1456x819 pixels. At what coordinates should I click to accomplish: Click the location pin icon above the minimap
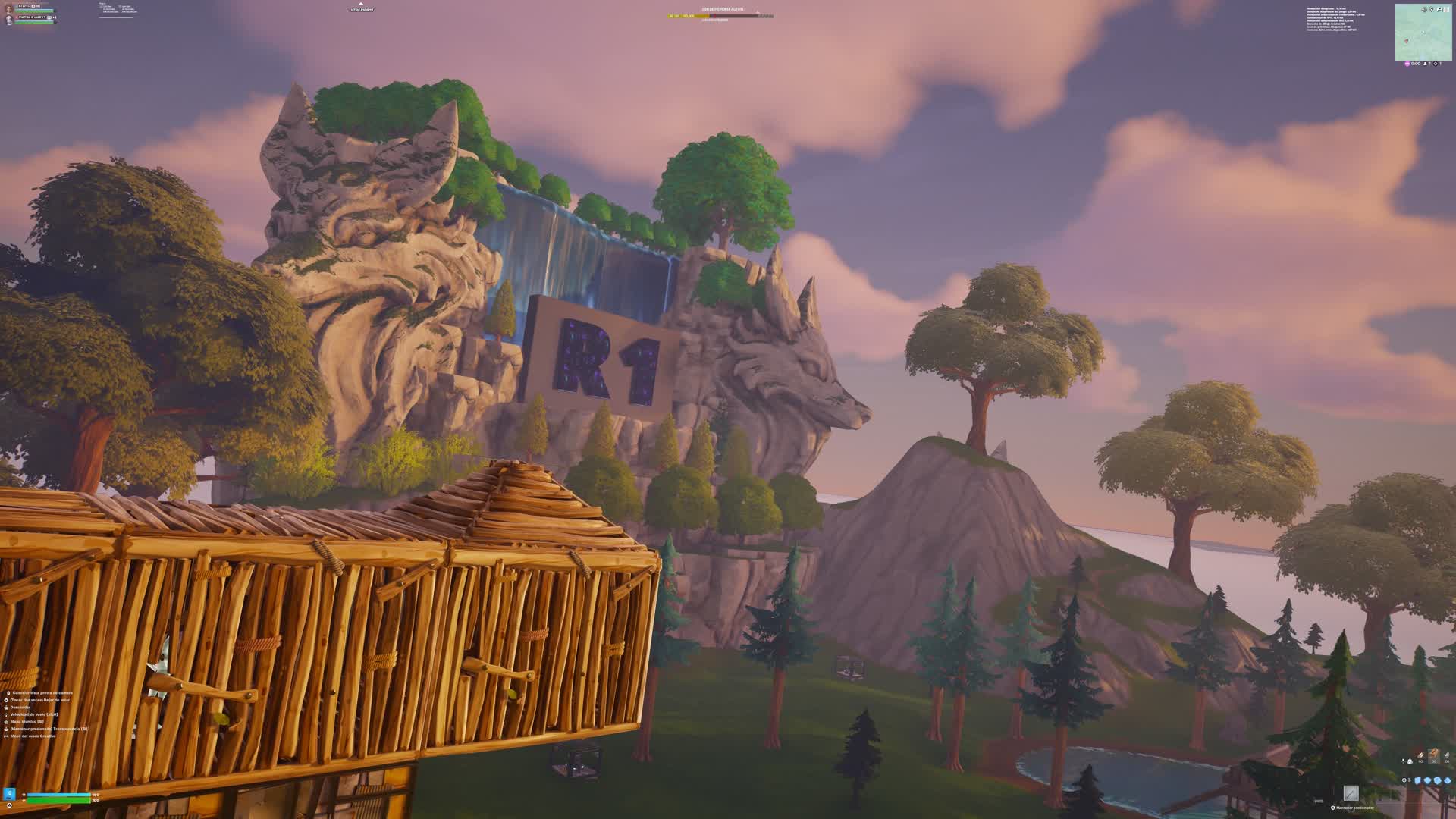(x=1431, y=9)
